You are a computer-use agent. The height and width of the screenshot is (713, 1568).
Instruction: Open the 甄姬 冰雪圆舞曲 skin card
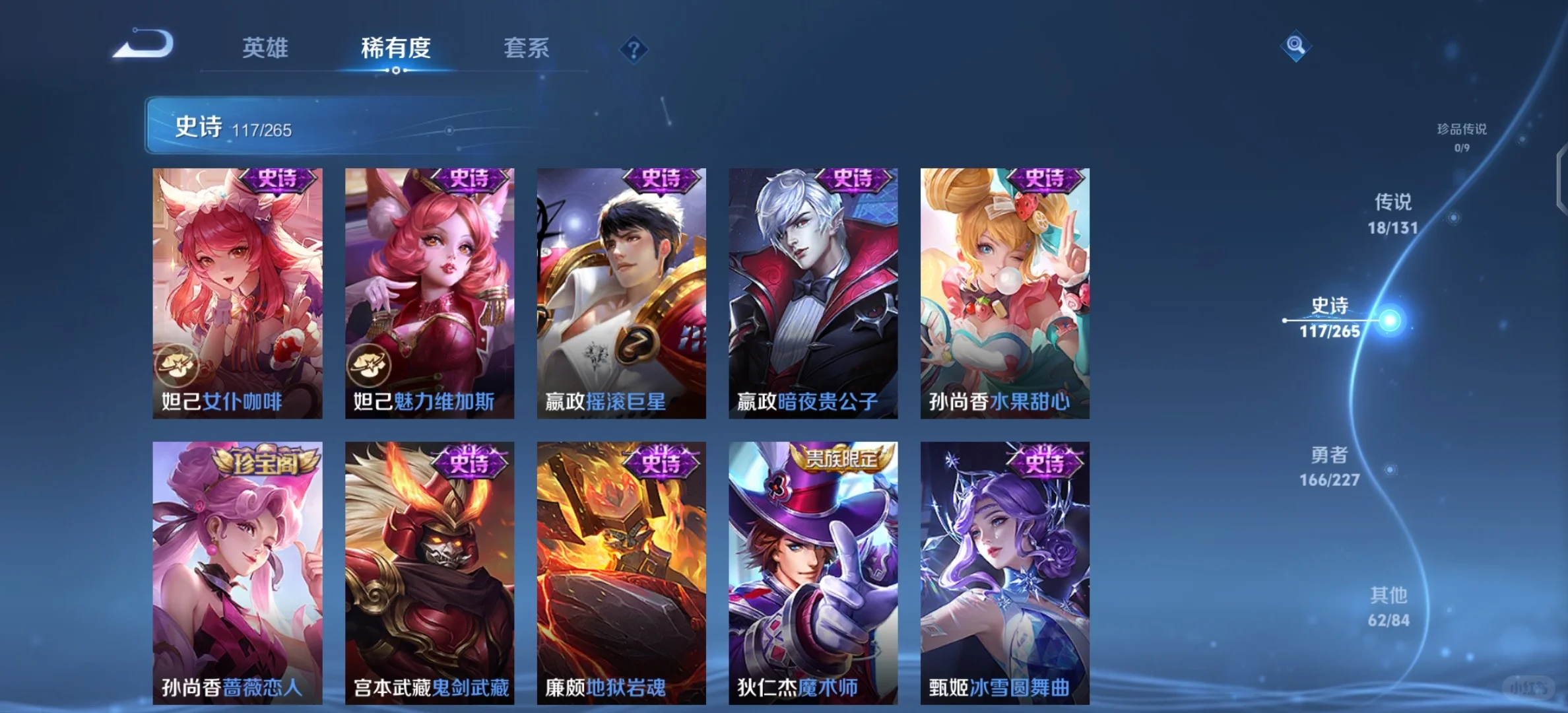tap(1005, 572)
